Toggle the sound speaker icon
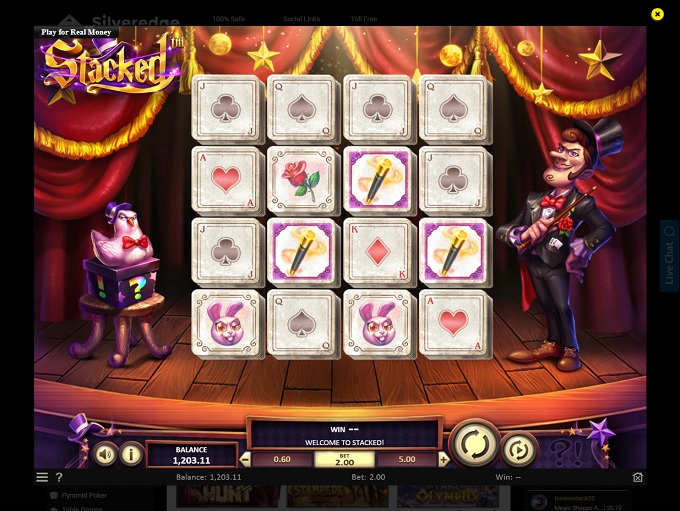 (105, 454)
